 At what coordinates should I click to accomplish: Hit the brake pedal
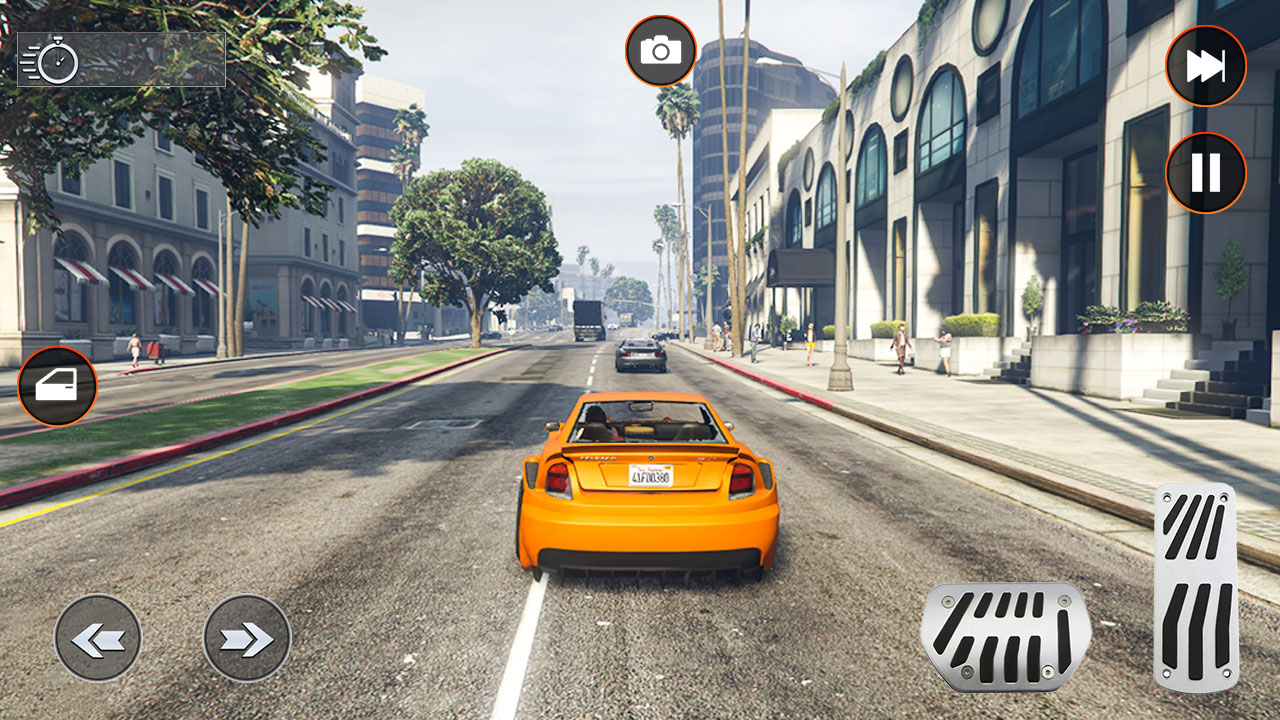pyautogui.click(x=1005, y=636)
